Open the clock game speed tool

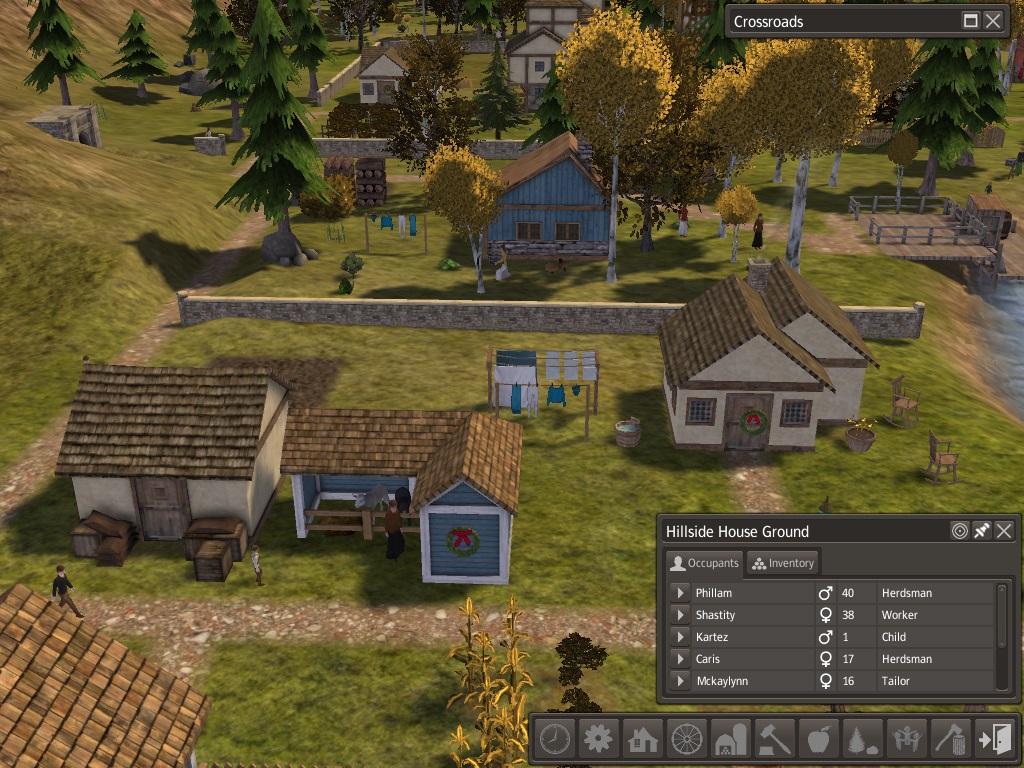(x=554, y=739)
